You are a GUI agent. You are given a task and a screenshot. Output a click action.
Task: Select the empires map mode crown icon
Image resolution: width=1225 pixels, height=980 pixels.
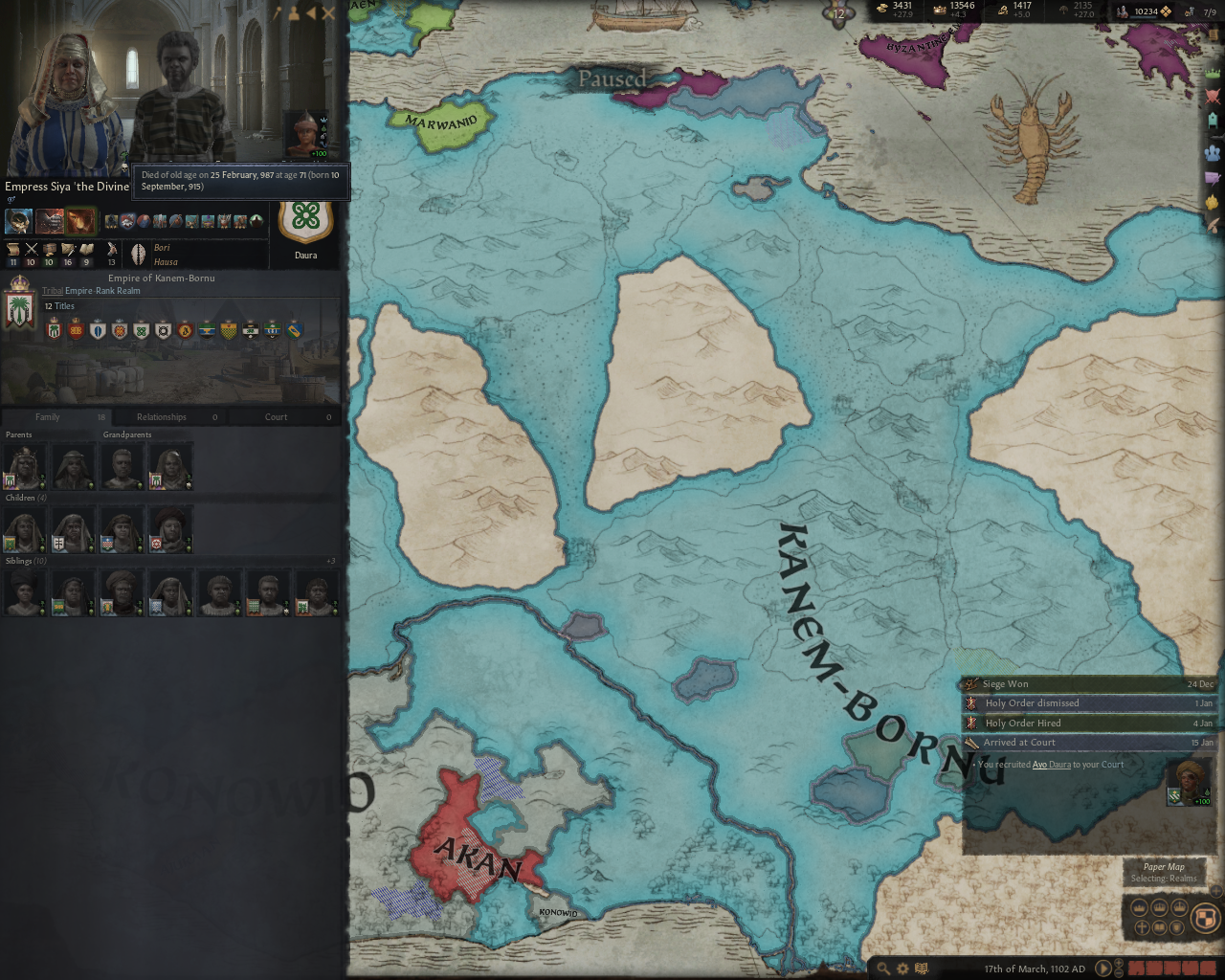pyautogui.click(x=1180, y=907)
